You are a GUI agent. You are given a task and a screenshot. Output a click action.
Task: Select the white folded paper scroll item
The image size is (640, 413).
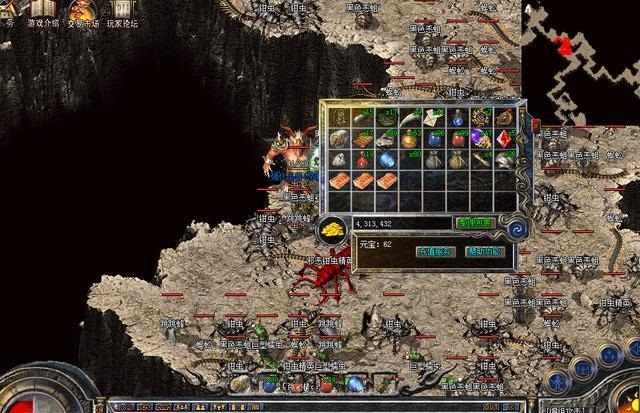click(435, 117)
